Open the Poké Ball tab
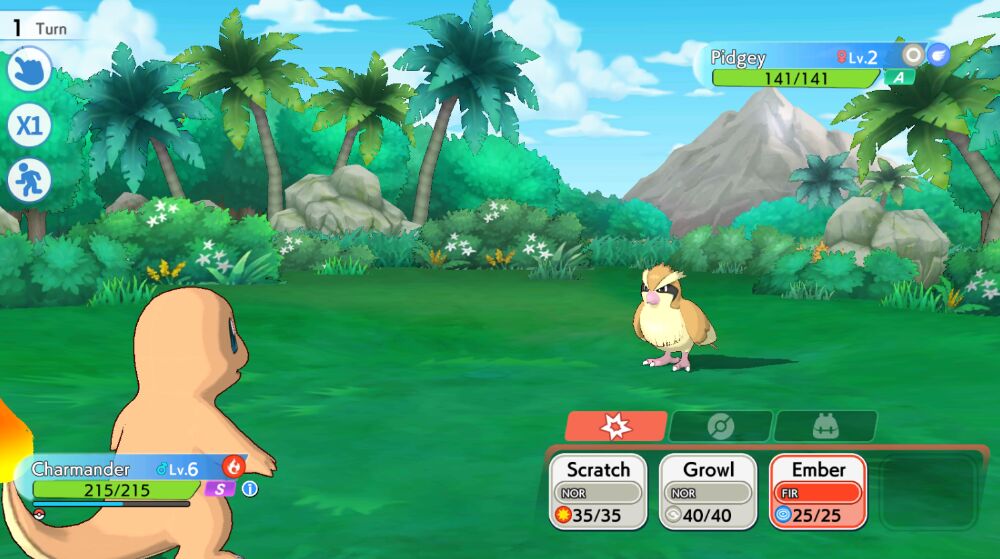1000x559 pixels. coord(720,426)
